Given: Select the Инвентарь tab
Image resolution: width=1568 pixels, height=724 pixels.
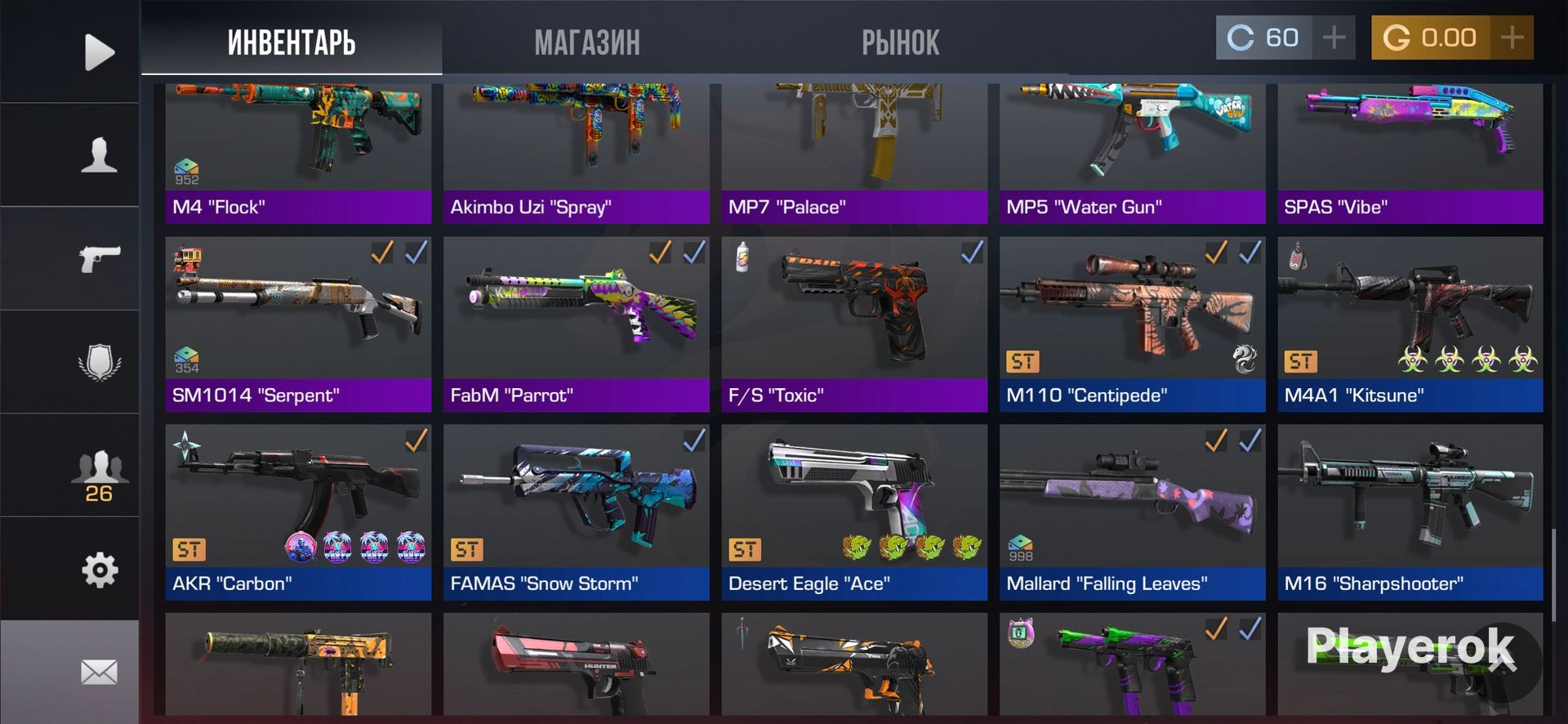Looking at the screenshot, I should pos(292,42).
